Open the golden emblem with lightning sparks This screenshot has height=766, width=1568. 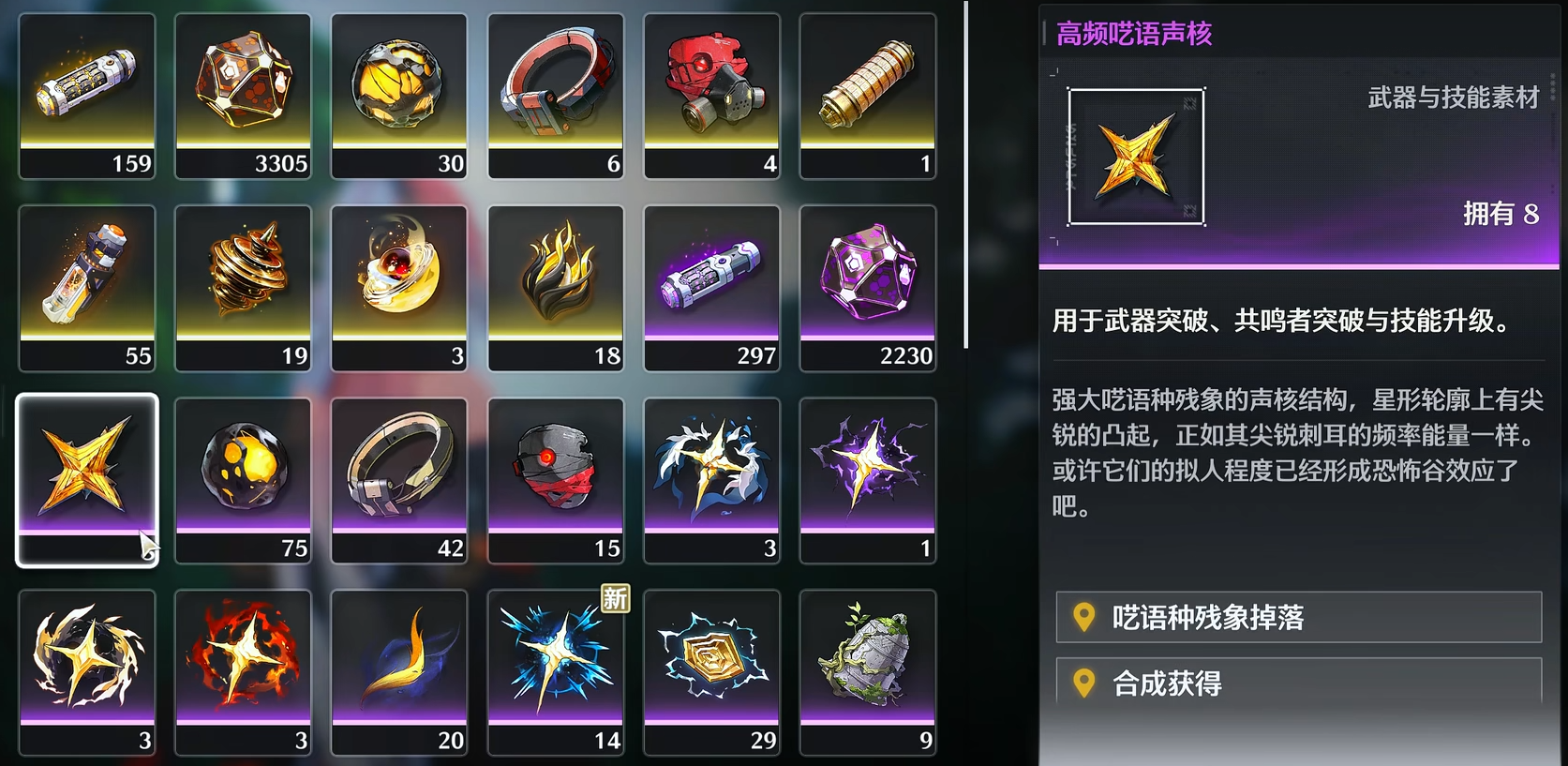711,668
